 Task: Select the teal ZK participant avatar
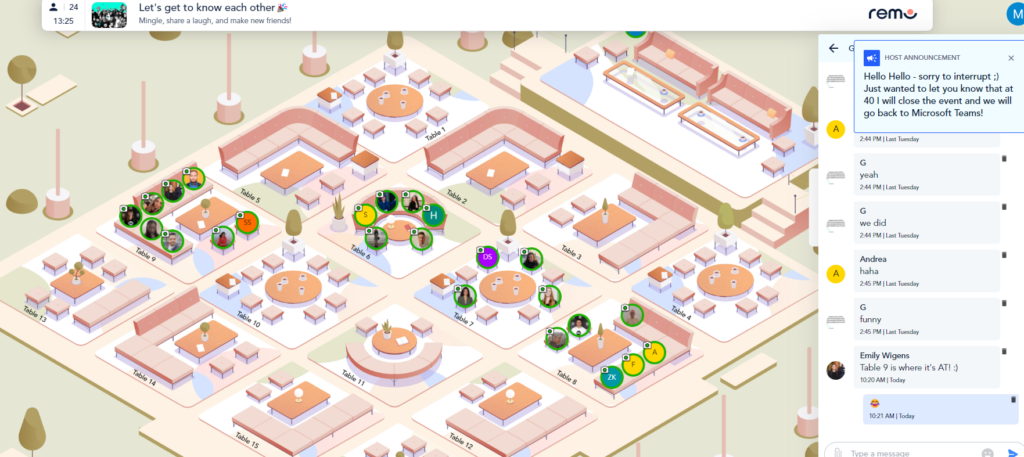[611, 377]
